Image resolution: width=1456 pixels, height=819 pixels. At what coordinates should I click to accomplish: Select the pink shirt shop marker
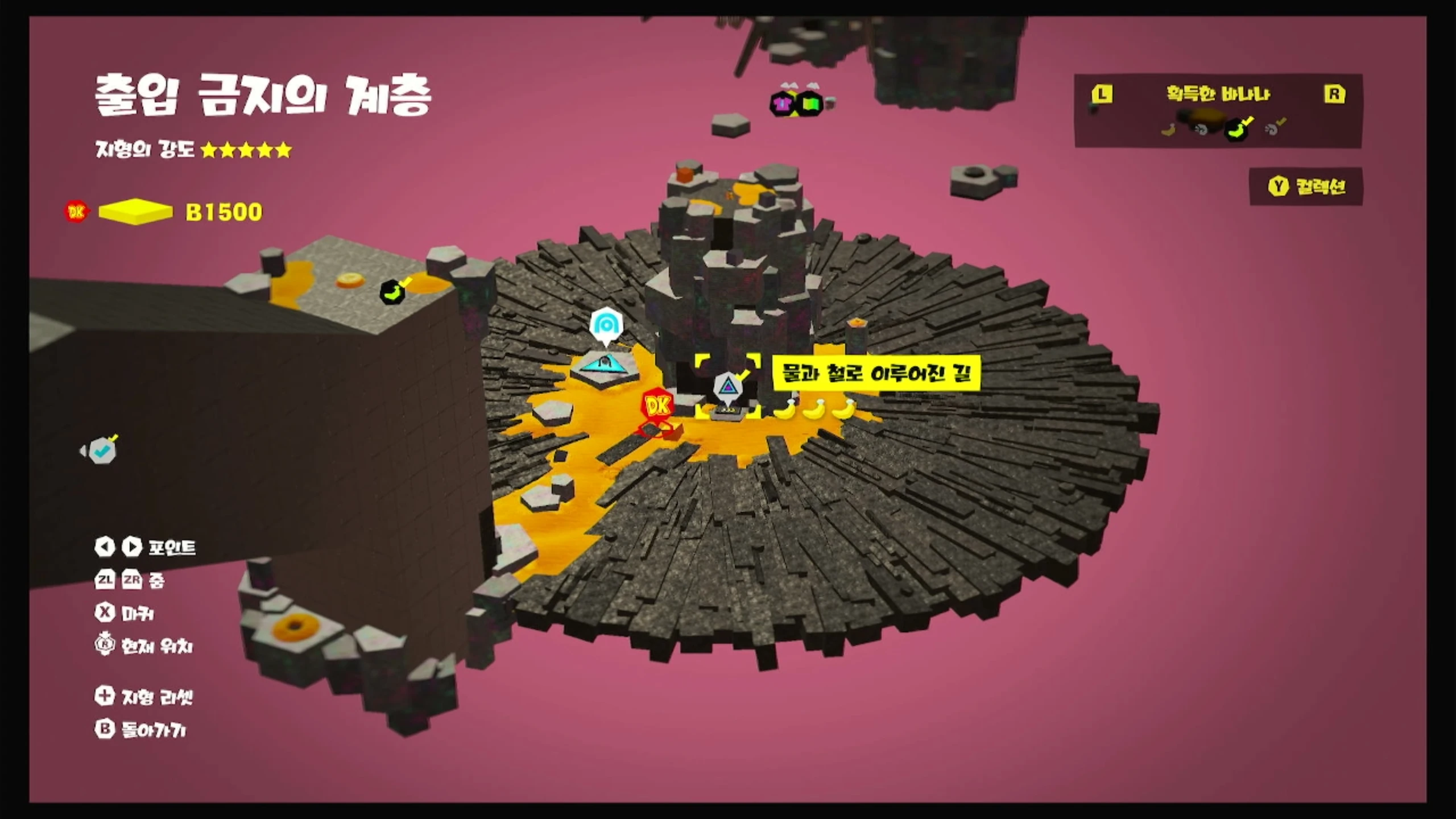click(783, 104)
